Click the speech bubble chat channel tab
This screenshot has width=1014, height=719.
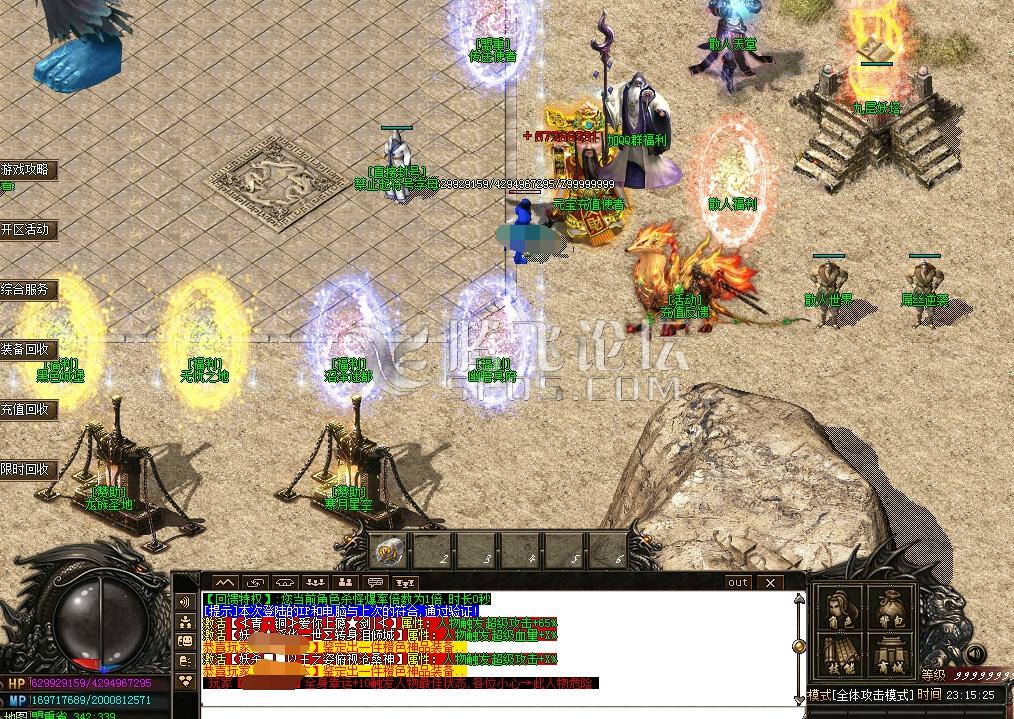pyautogui.click(x=376, y=582)
